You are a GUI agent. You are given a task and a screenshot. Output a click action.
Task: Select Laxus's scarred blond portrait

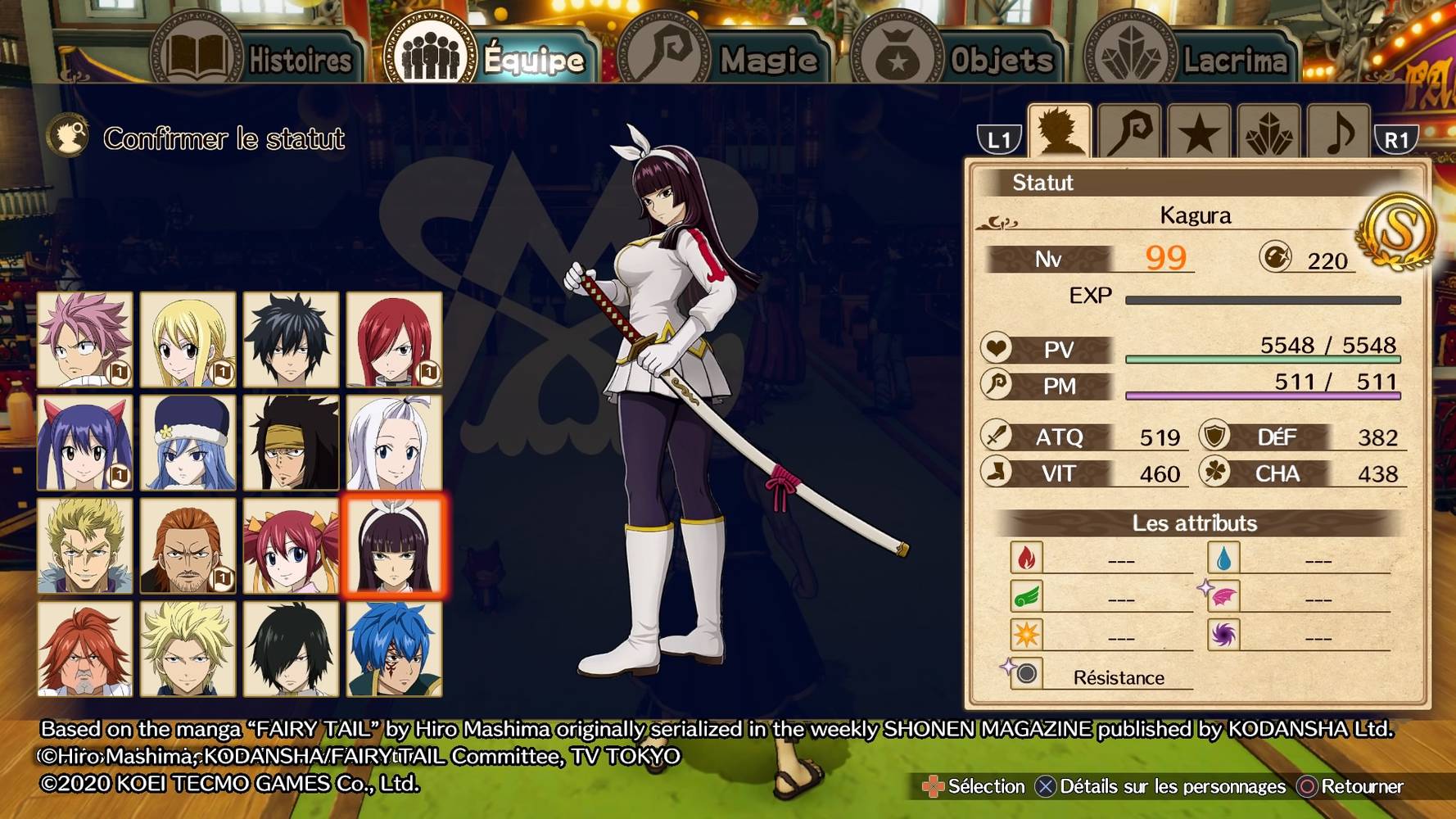85,545
